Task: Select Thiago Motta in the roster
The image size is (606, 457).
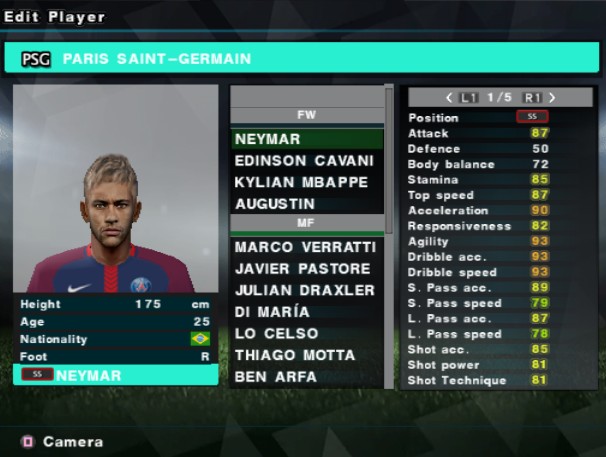Action: (x=305, y=355)
